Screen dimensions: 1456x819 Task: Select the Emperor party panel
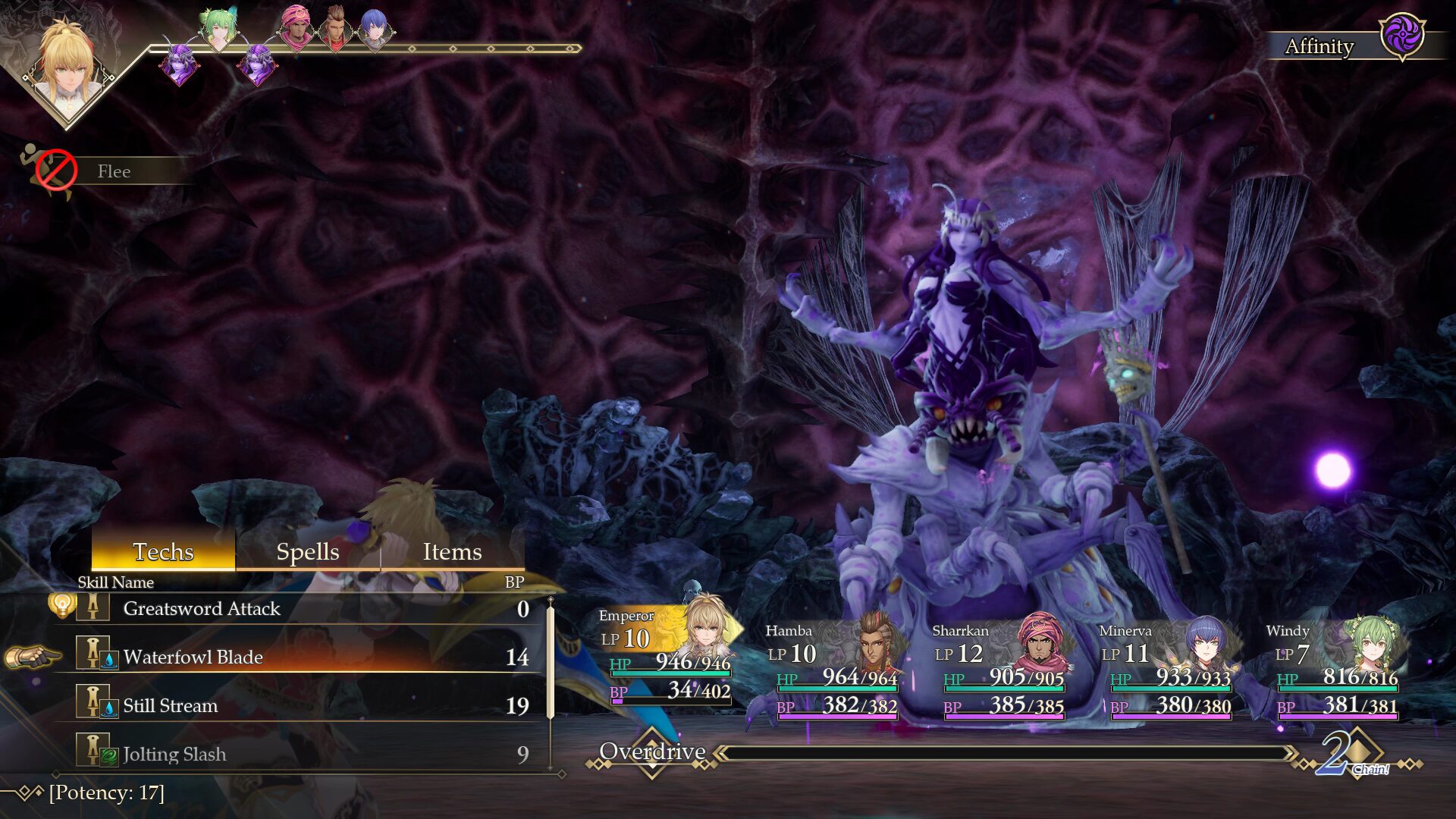pyautogui.click(x=667, y=657)
